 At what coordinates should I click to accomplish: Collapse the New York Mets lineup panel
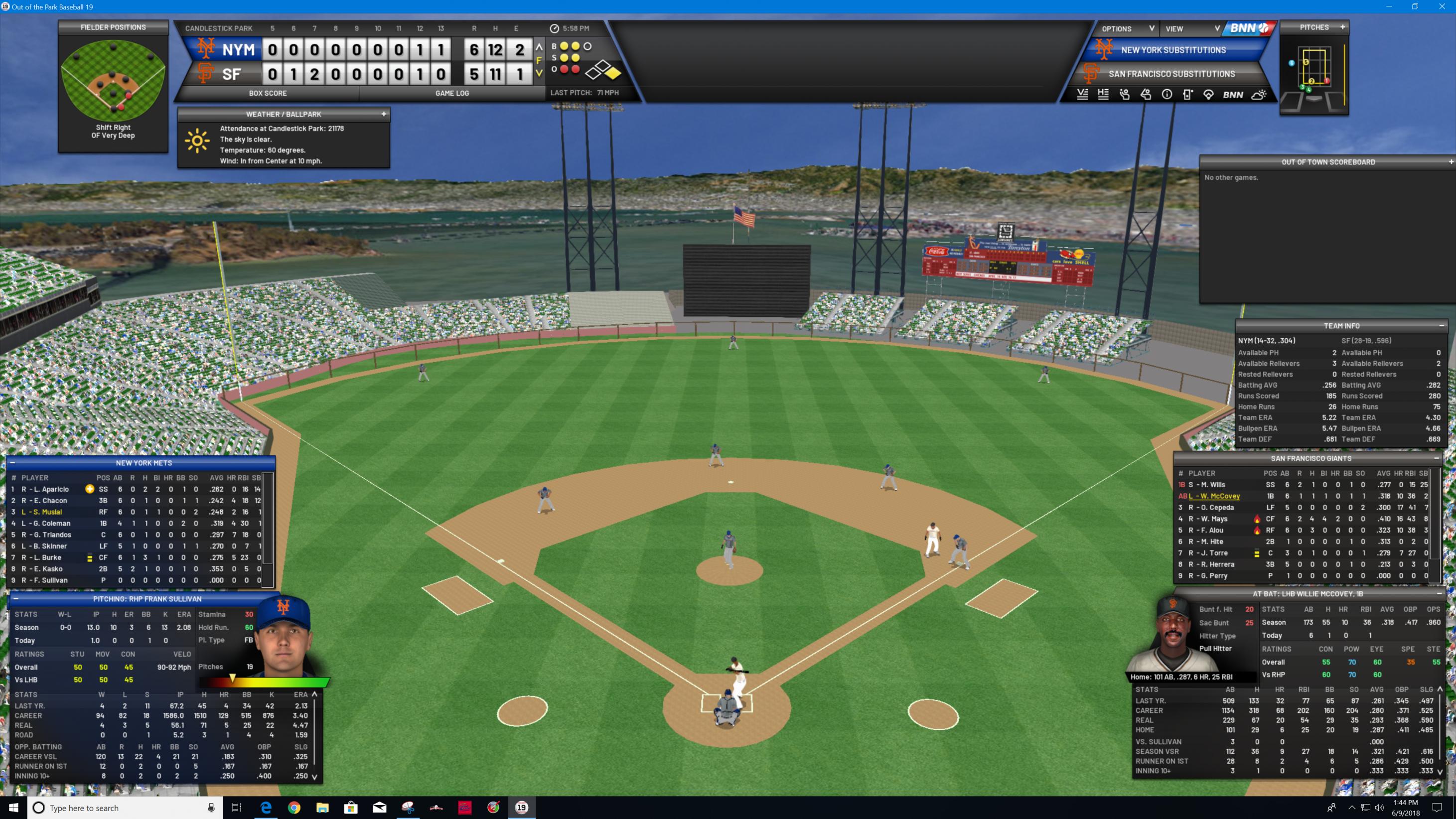[12, 463]
